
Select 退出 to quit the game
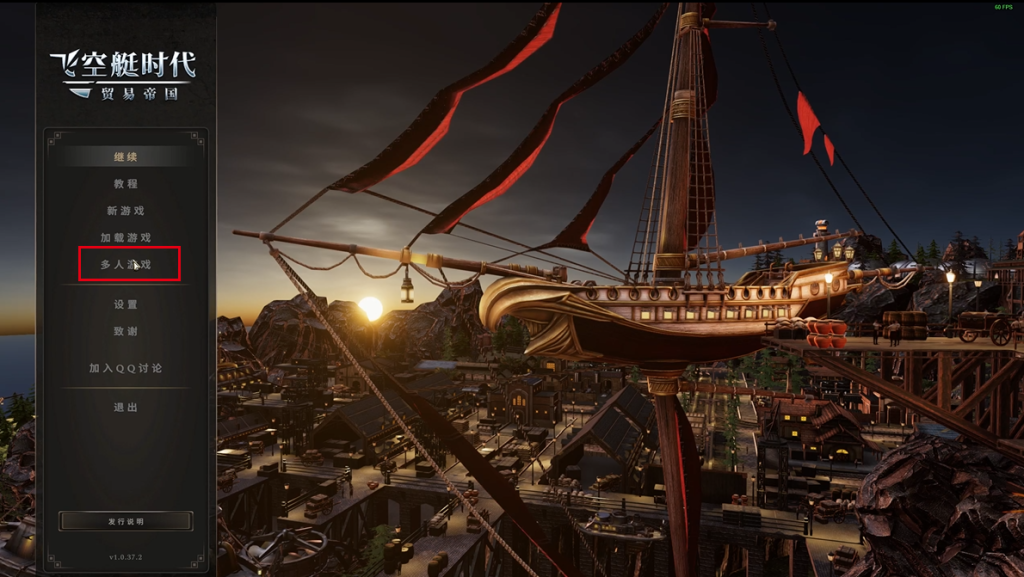(126, 408)
